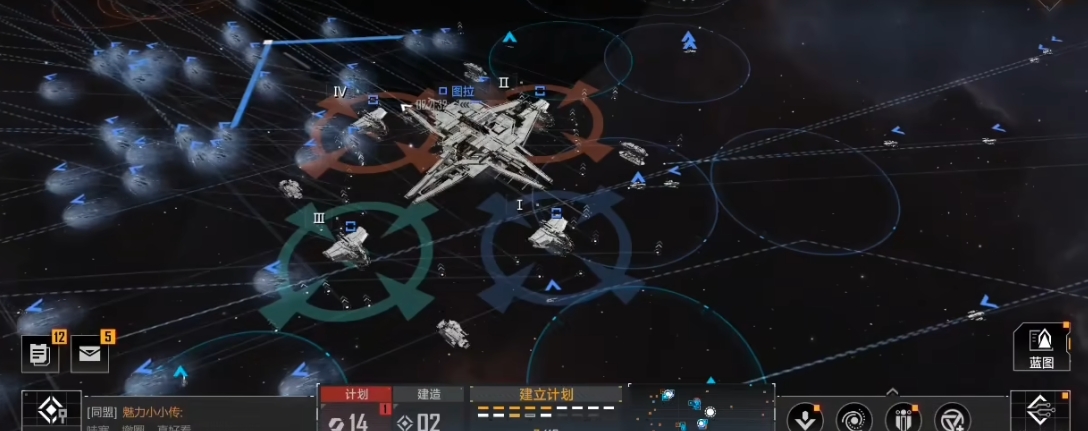Expand the bottom toolbar with the up chevron

pyautogui.click(x=892, y=391)
